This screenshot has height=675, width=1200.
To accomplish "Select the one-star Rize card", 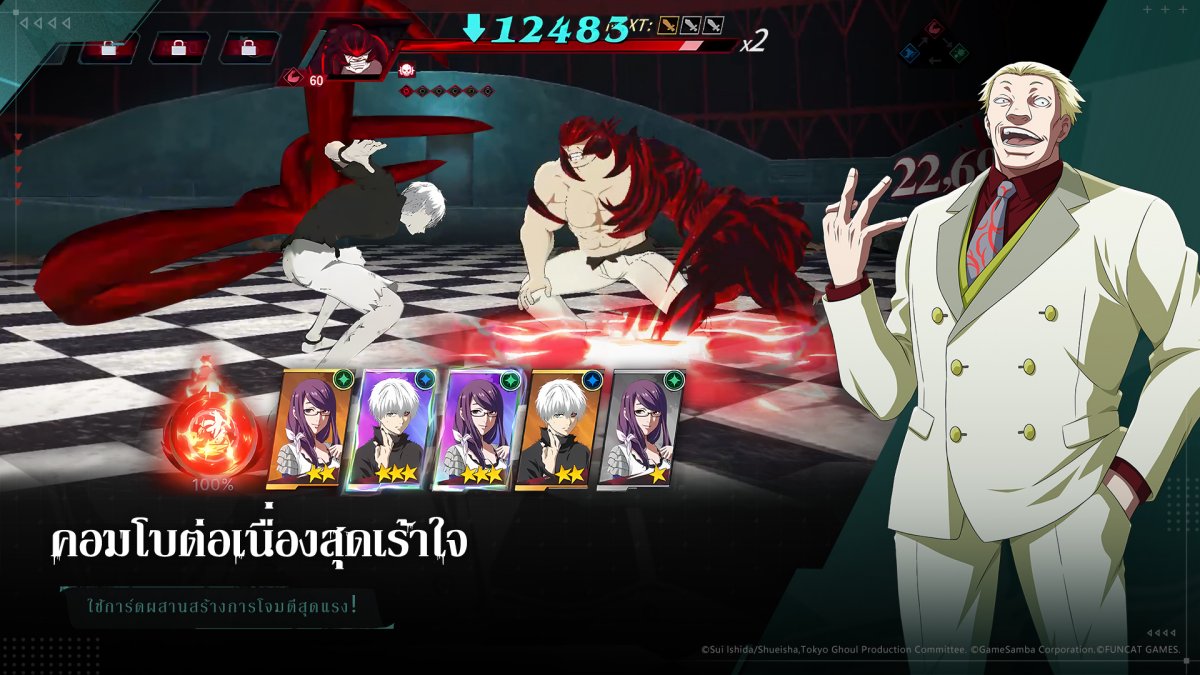I will click(x=637, y=429).
